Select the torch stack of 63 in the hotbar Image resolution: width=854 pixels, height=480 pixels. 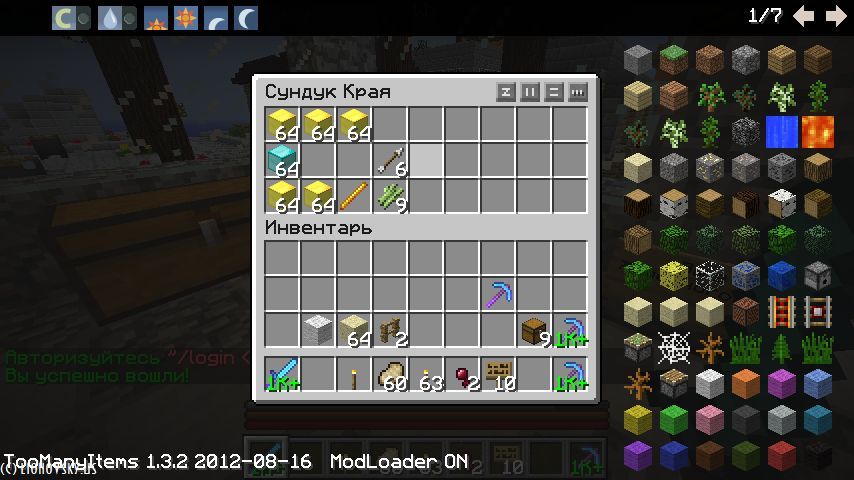coord(428,374)
